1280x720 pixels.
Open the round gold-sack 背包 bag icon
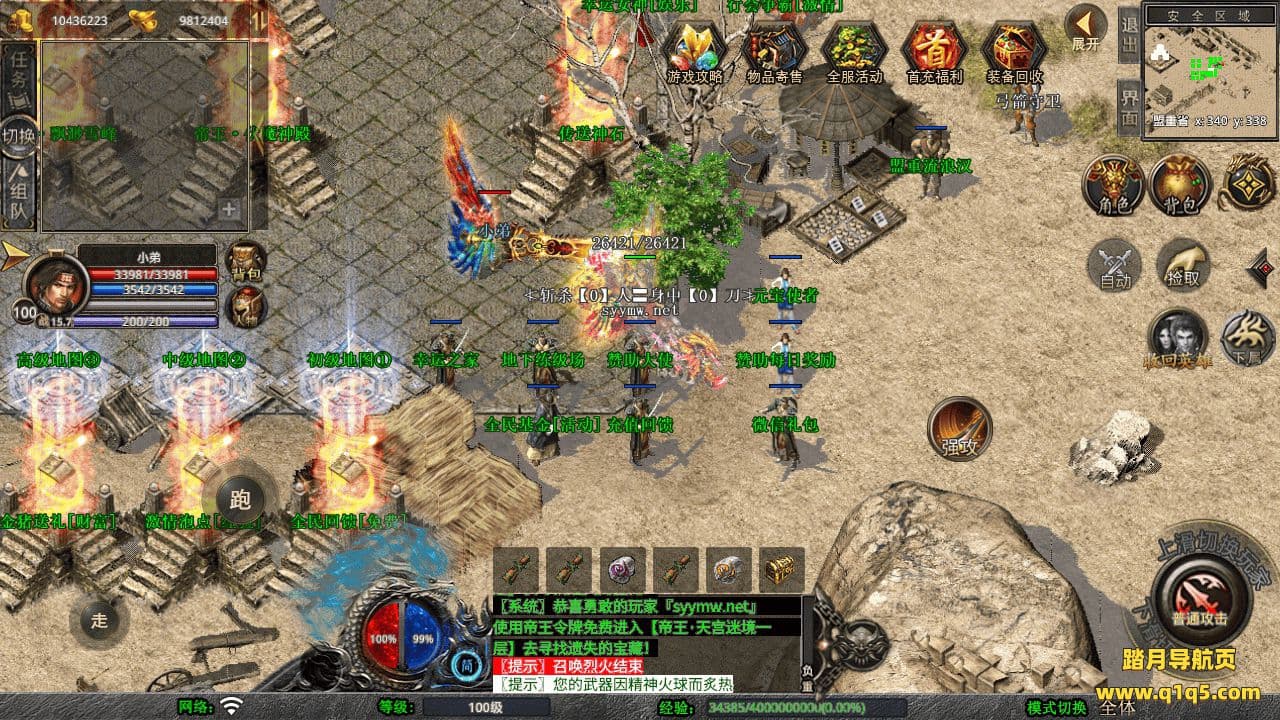tap(1180, 186)
